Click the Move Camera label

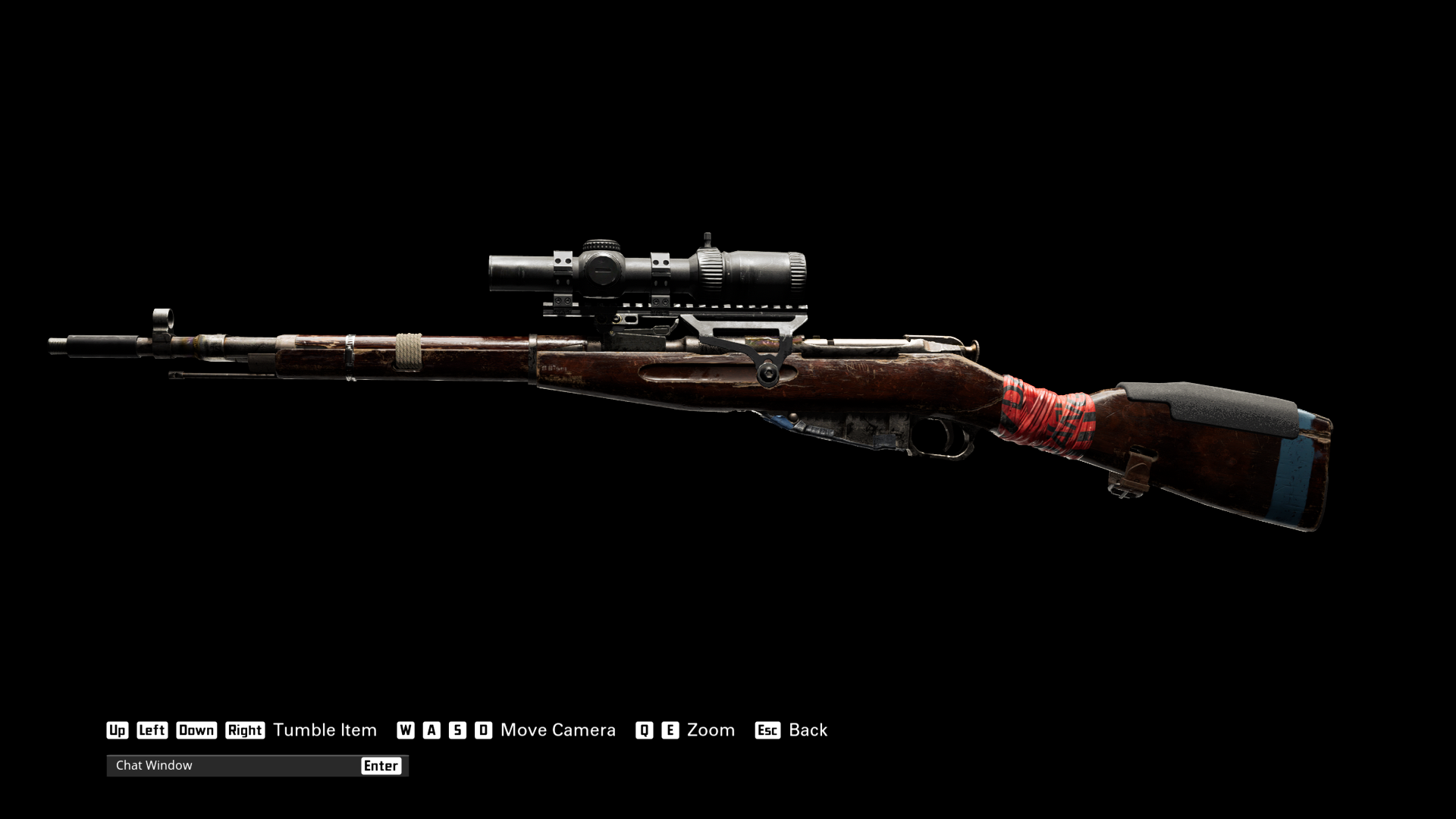pos(557,730)
